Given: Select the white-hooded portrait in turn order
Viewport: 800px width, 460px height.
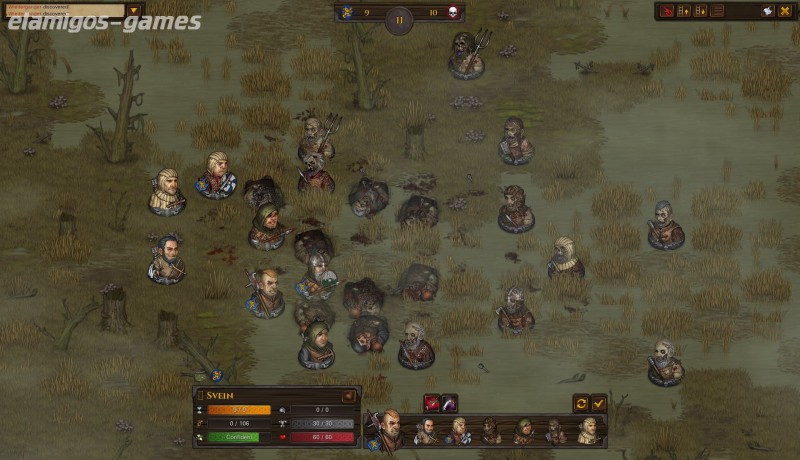Looking at the screenshot, I should click(588, 431).
